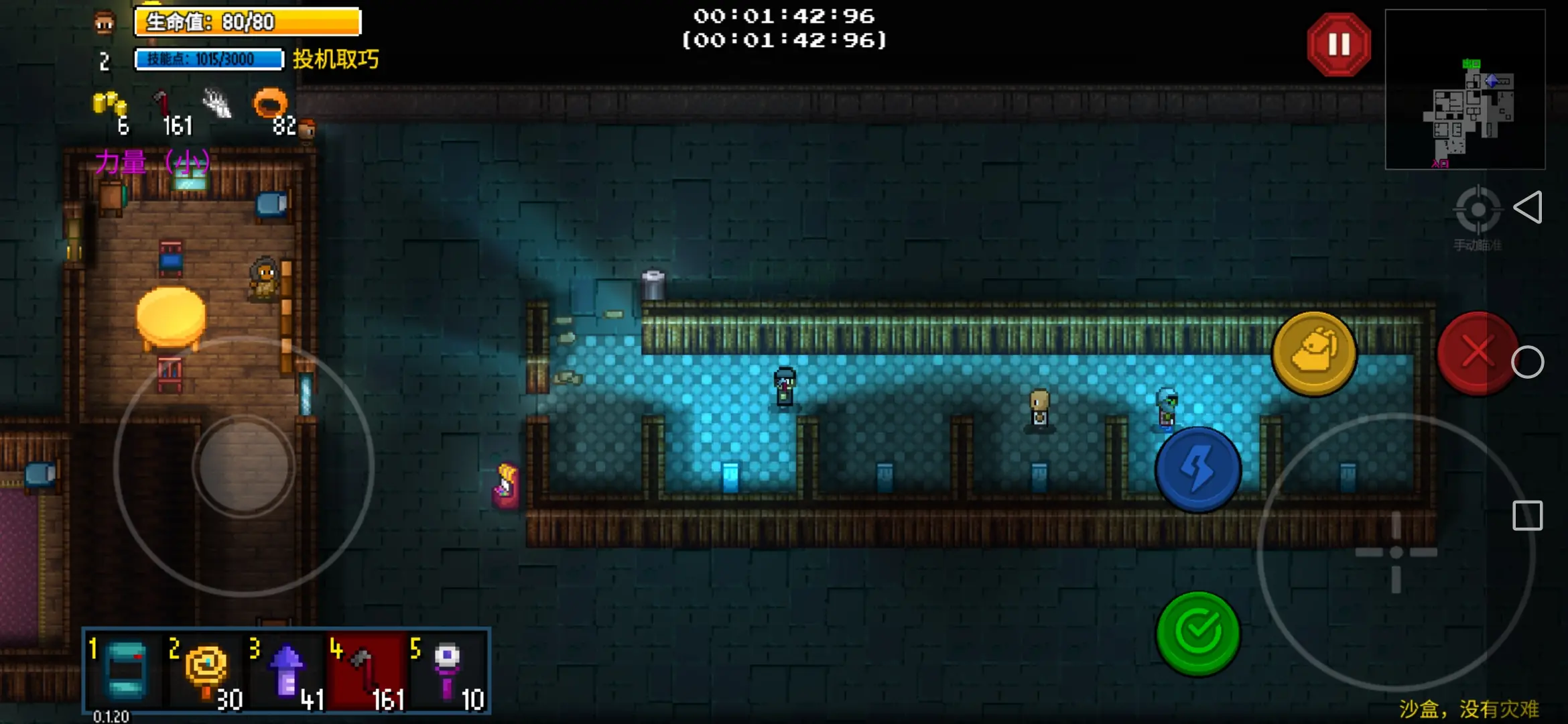Pick the purple orb staff slot 5
The image size is (1568, 724).
click(x=448, y=671)
